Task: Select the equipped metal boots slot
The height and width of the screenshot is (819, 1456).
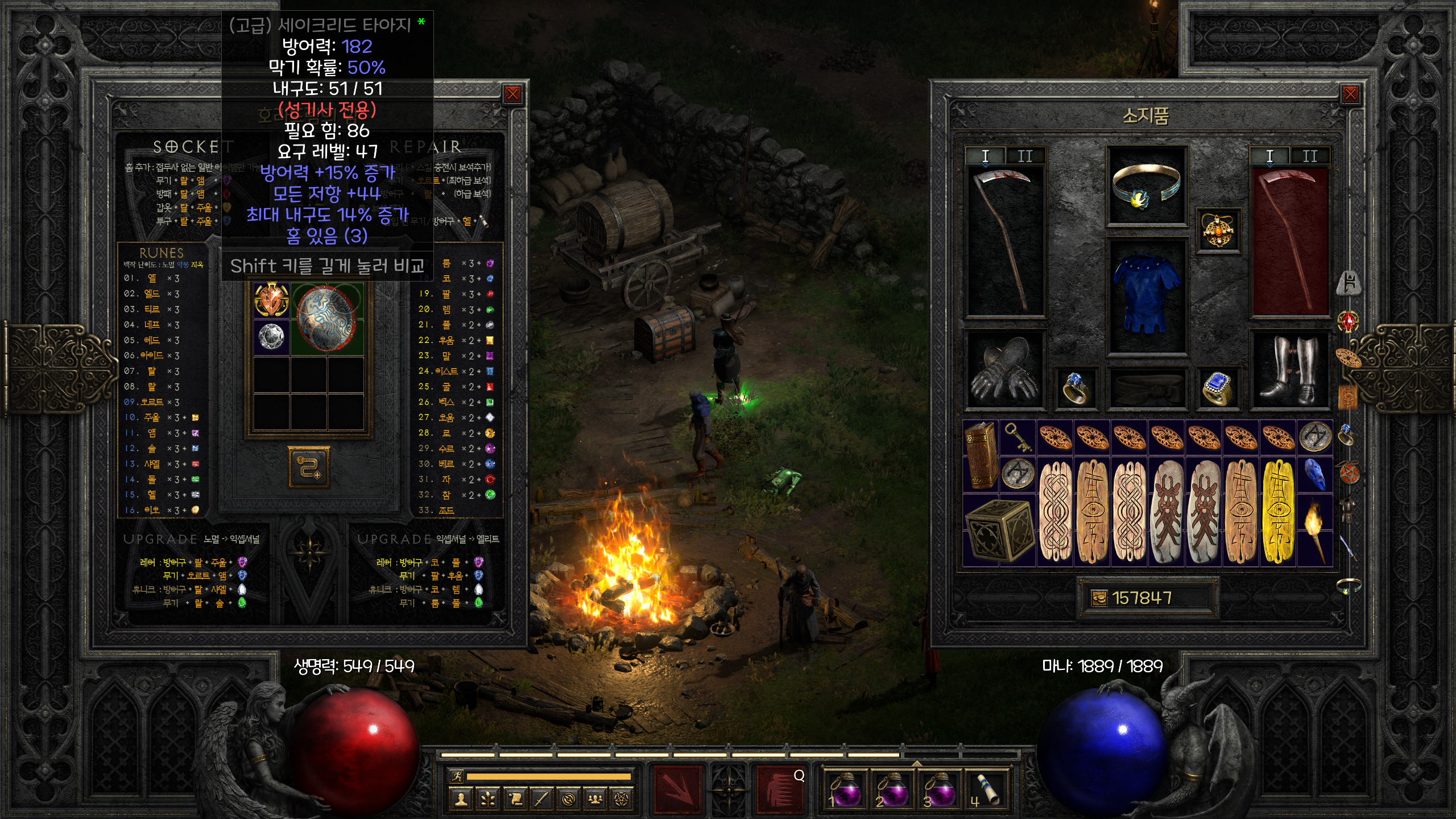Action: [x=1289, y=370]
